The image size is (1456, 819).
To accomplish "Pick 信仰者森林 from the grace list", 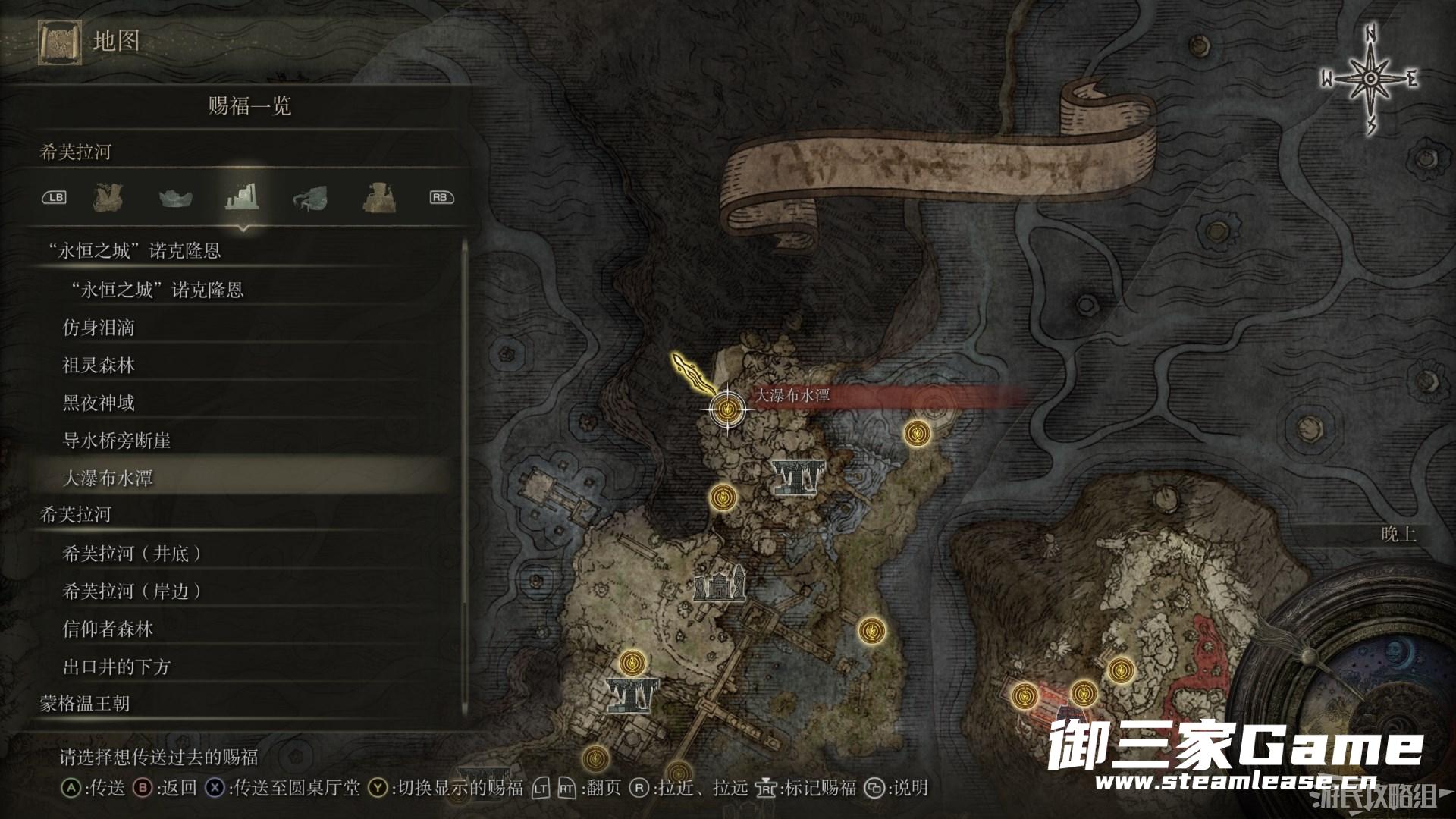I will 108,629.
